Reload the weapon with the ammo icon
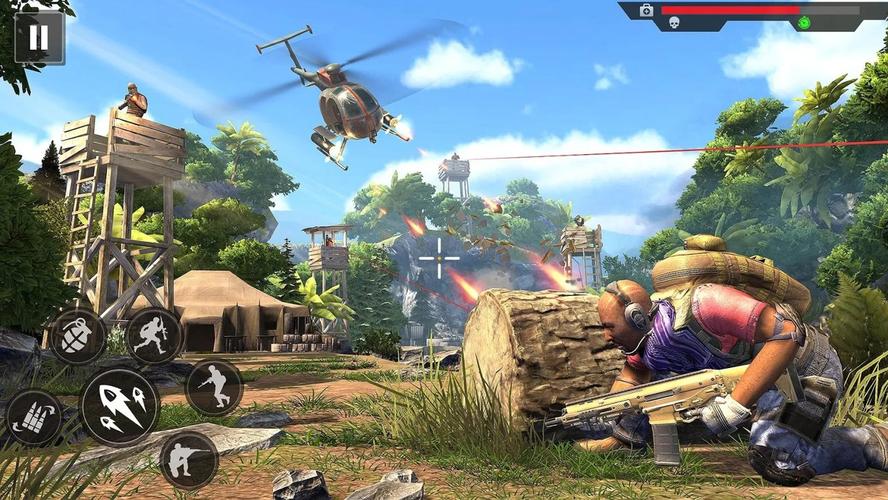 pos(33,417)
